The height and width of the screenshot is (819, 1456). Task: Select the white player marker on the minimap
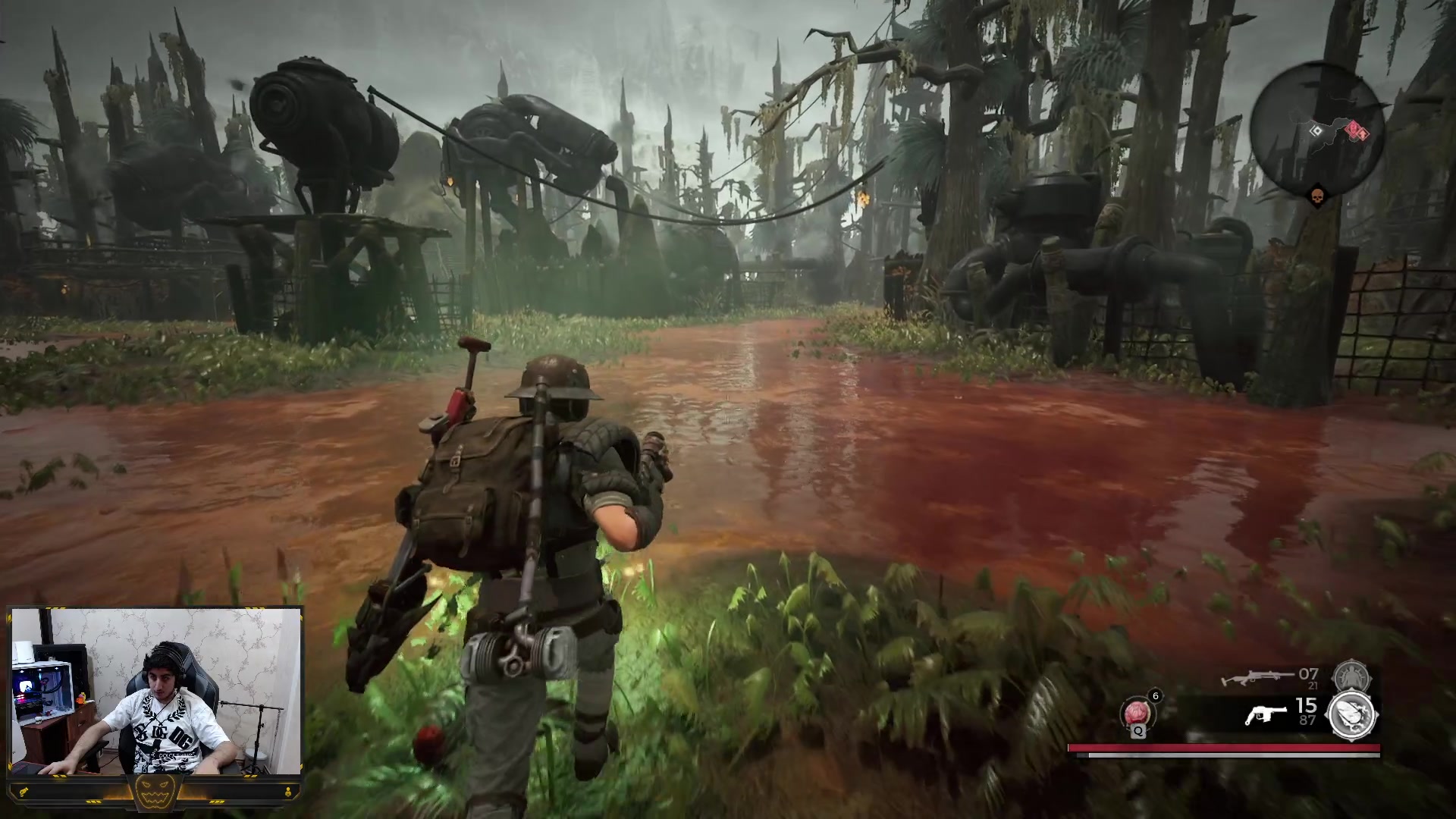1317,130
